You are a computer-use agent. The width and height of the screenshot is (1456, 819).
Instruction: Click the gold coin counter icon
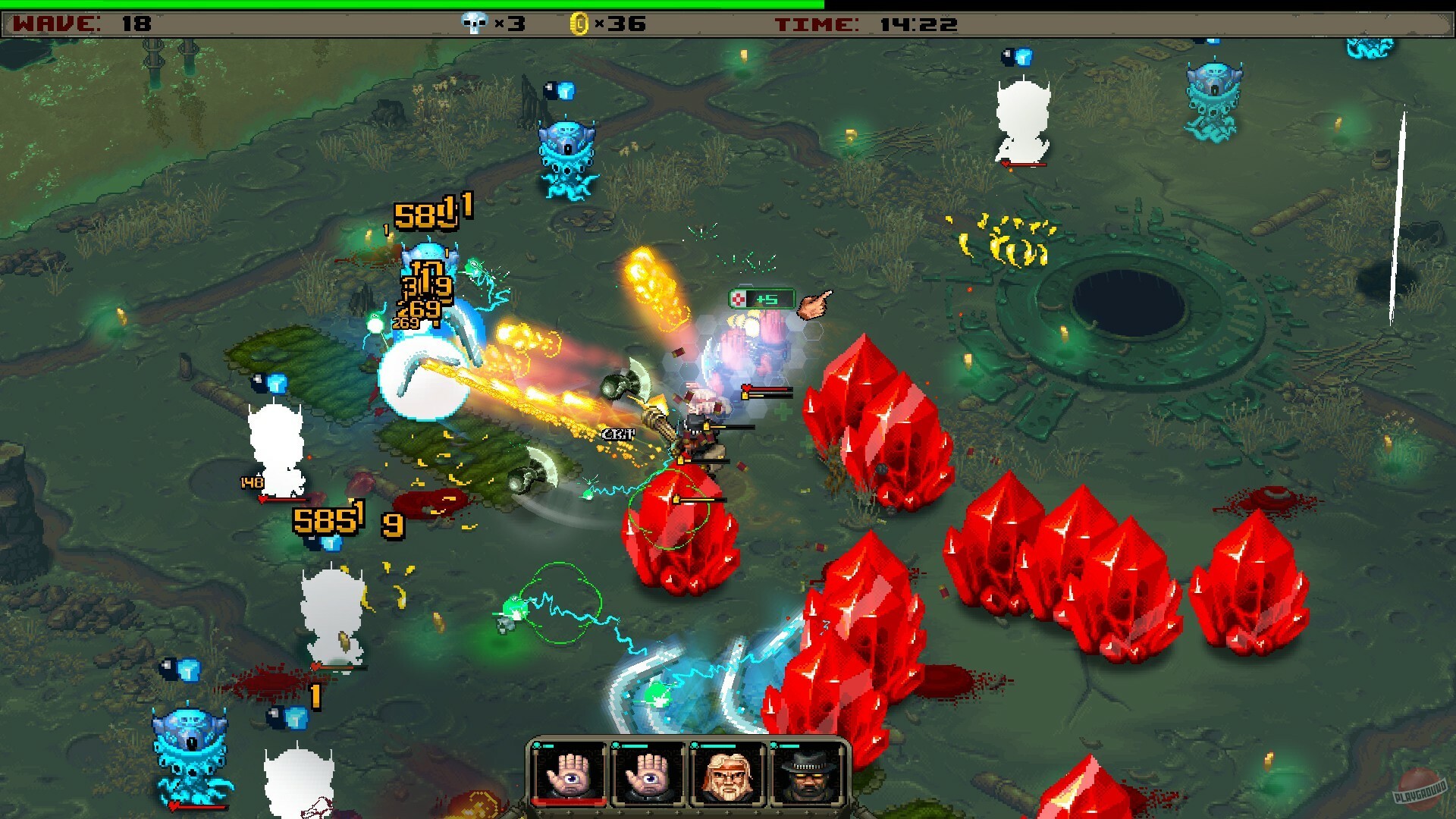click(x=580, y=23)
